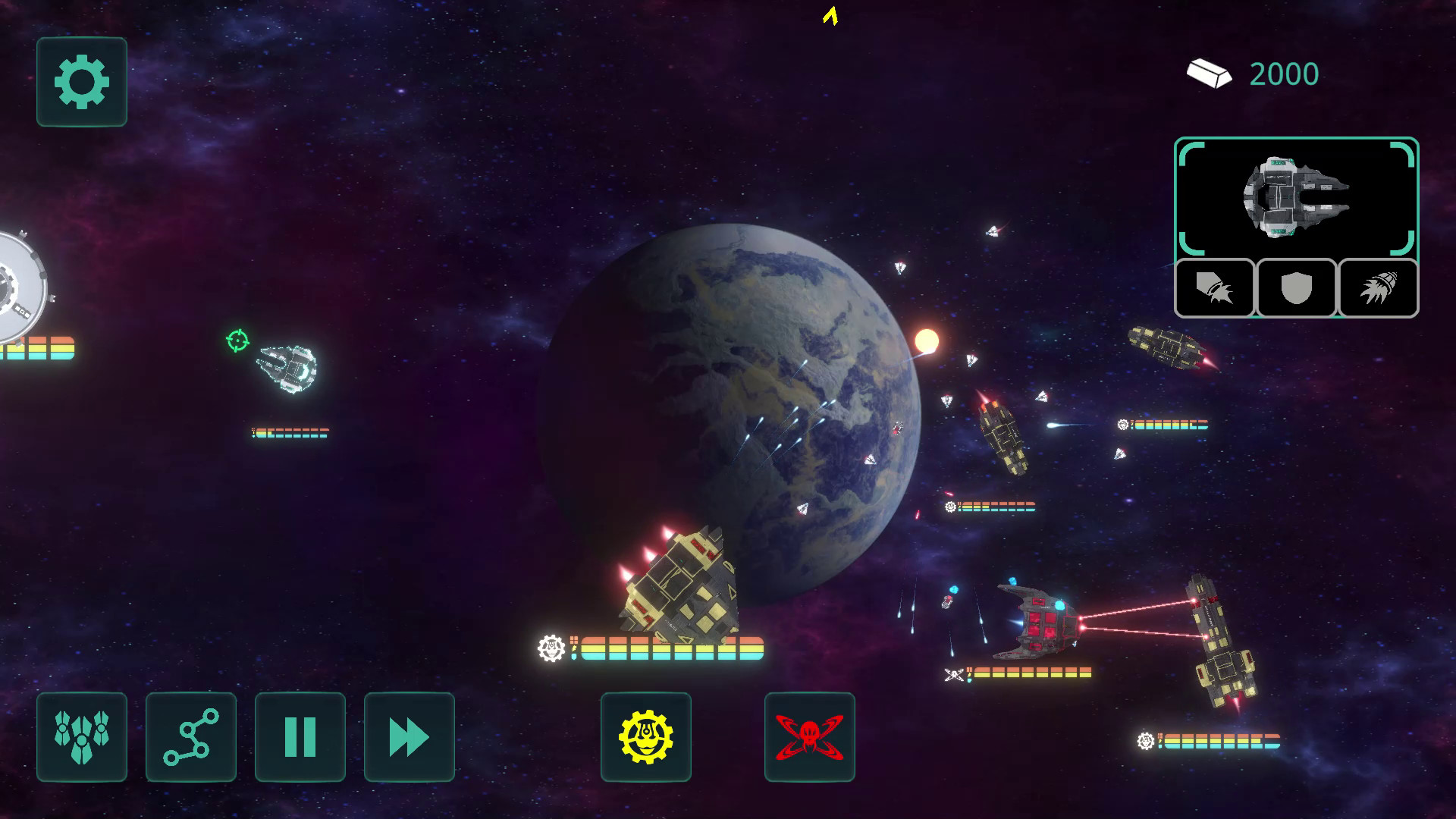The image size is (1456, 819).
Task: Open the settings gear menu
Action: (81, 83)
